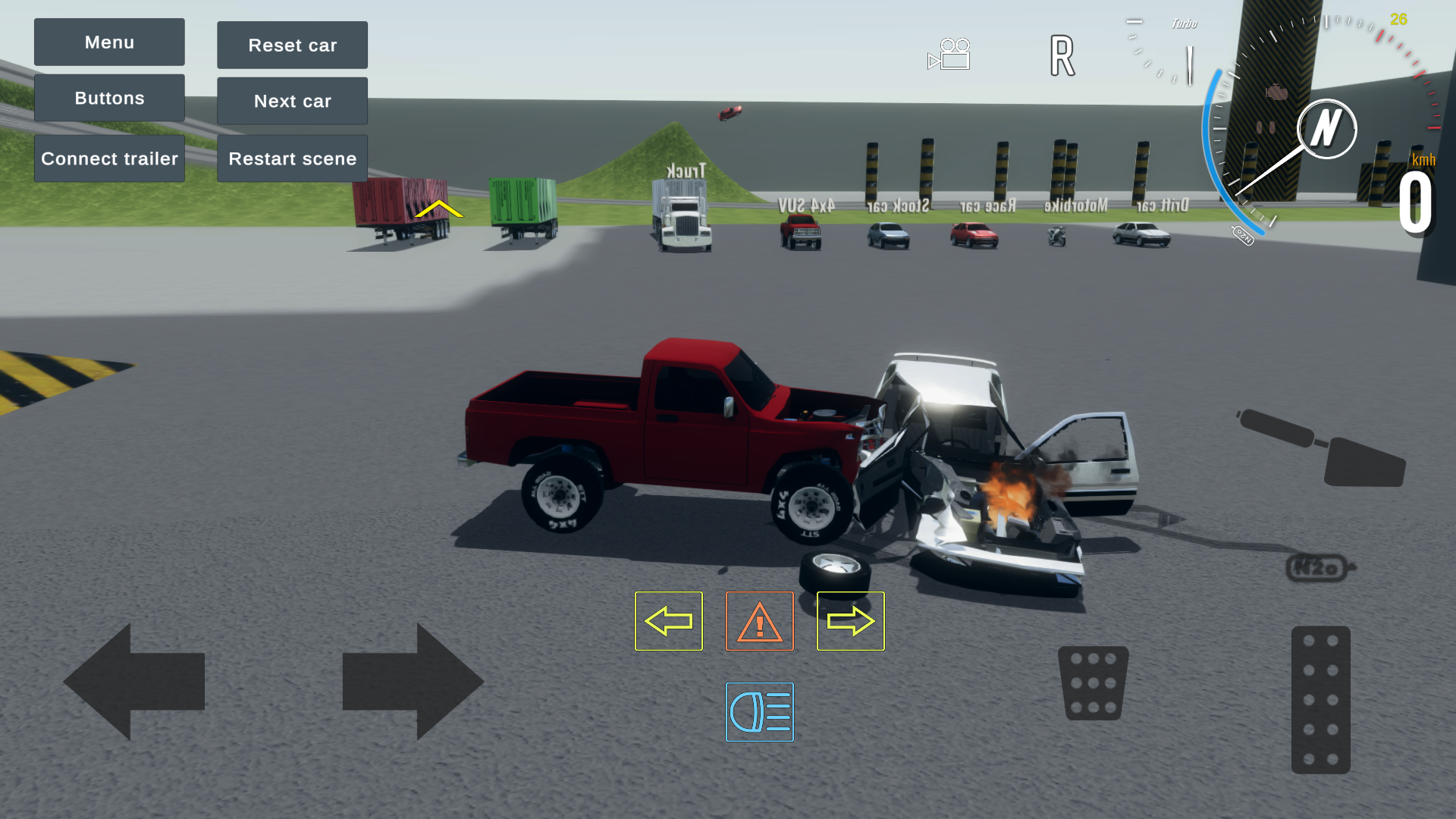Activate the right turn signal
This screenshot has height=819, width=1456.
point(850,620)
